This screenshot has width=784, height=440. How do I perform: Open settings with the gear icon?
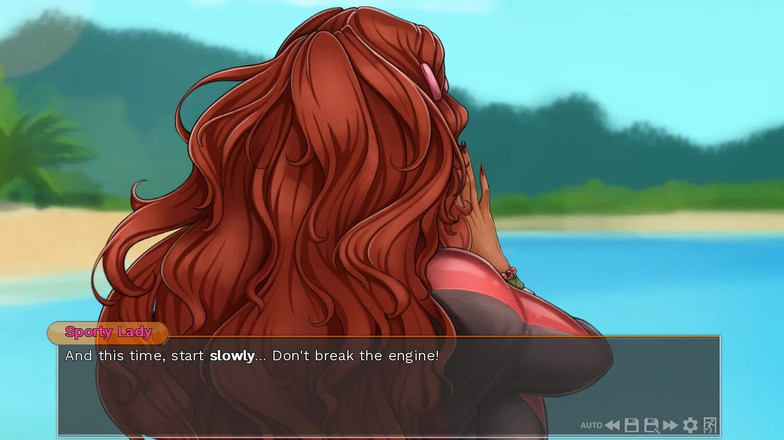[x=690, y=426]
